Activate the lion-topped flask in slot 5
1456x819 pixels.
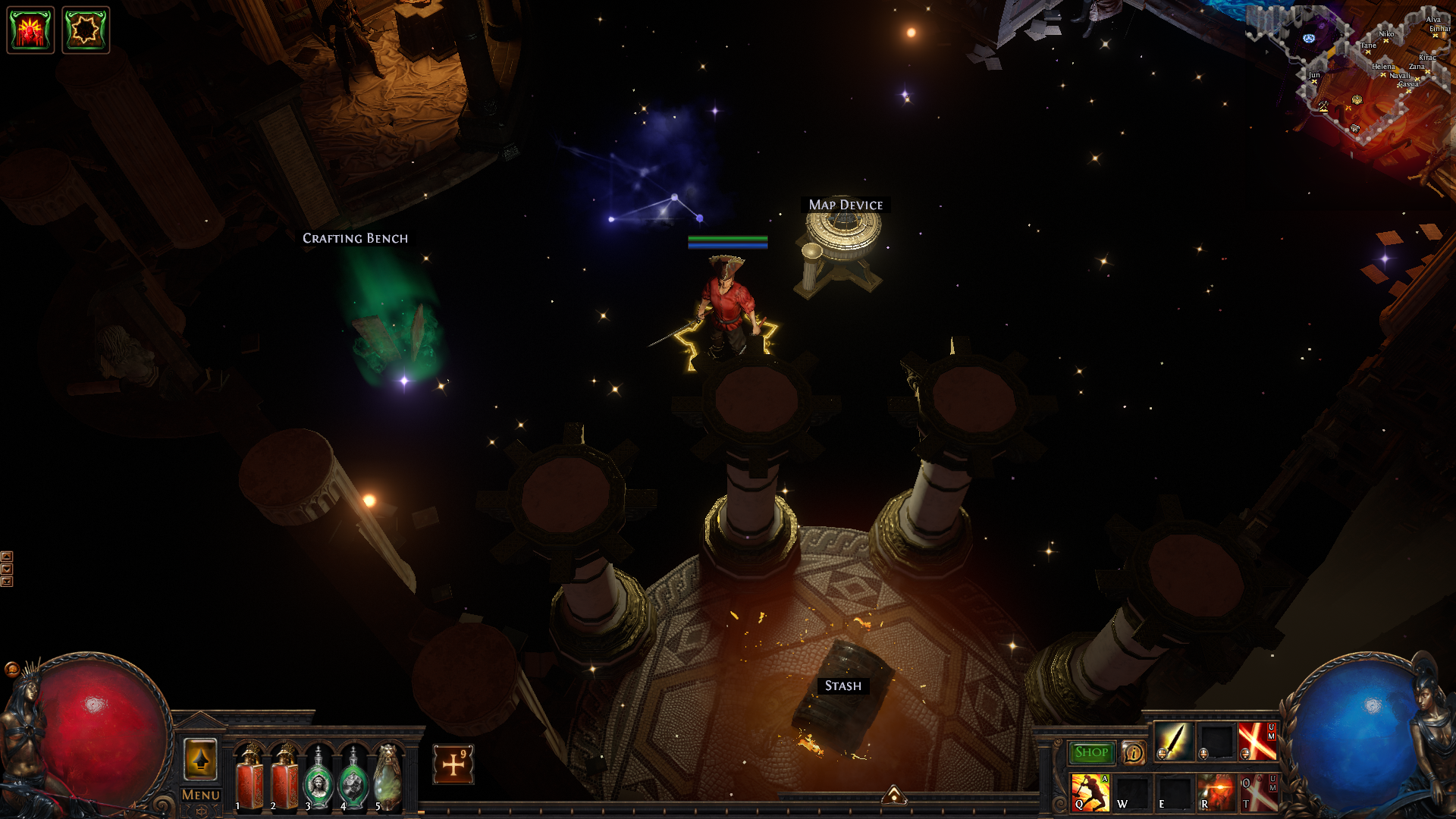pos(388,779)
